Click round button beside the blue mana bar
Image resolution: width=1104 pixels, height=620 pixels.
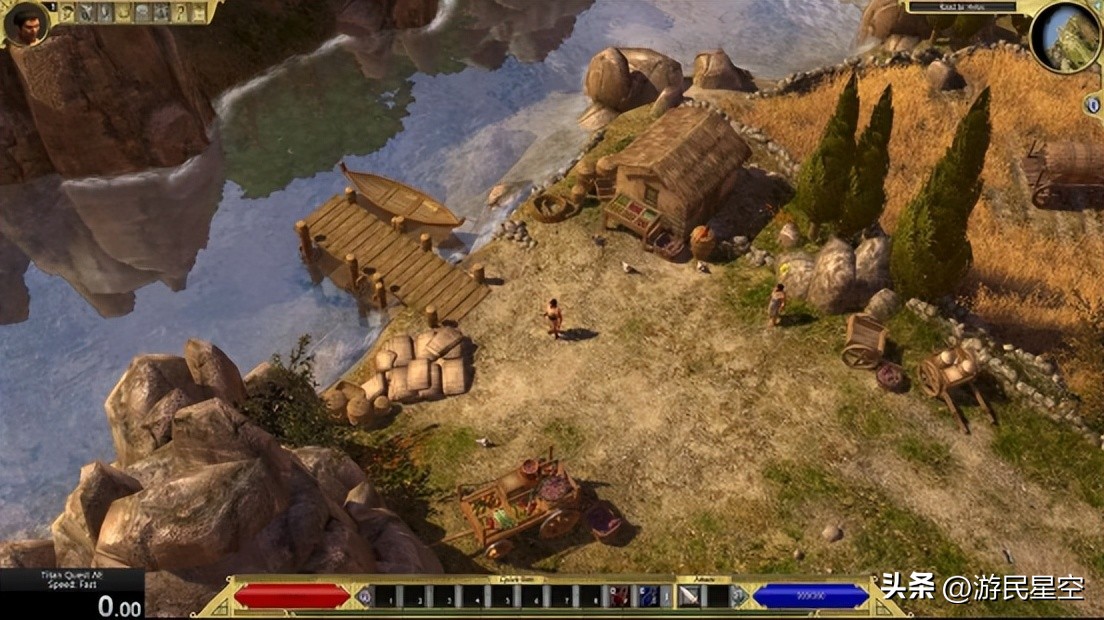pyautogui.click(x=740, y=597)
